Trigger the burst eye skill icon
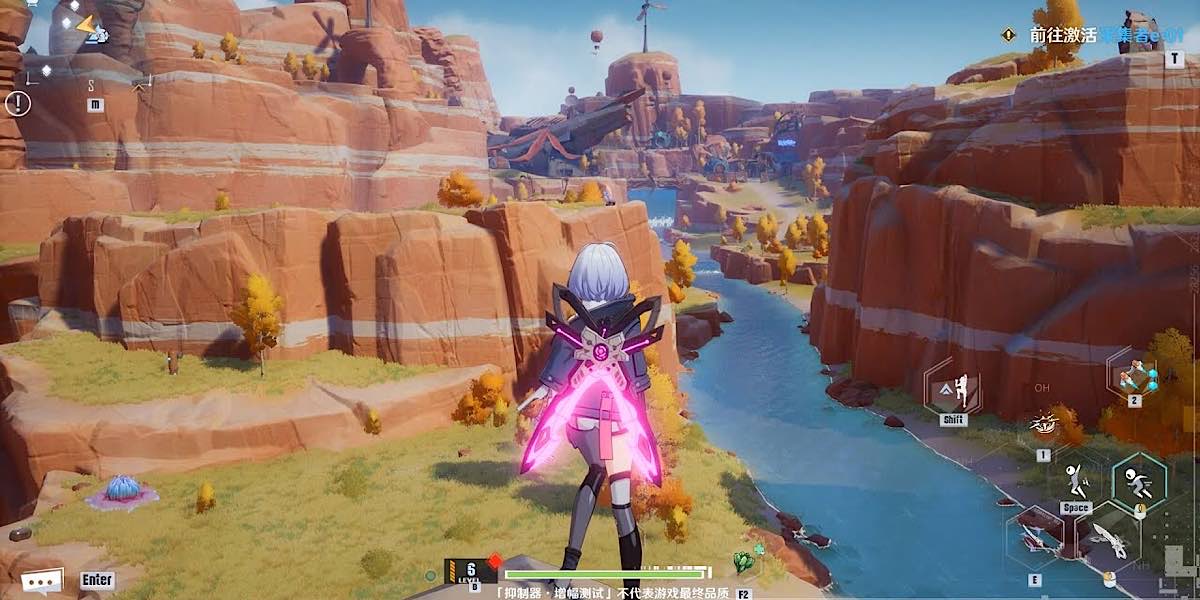Viewport: 1200px width, 600px height. pos(1044,425)
